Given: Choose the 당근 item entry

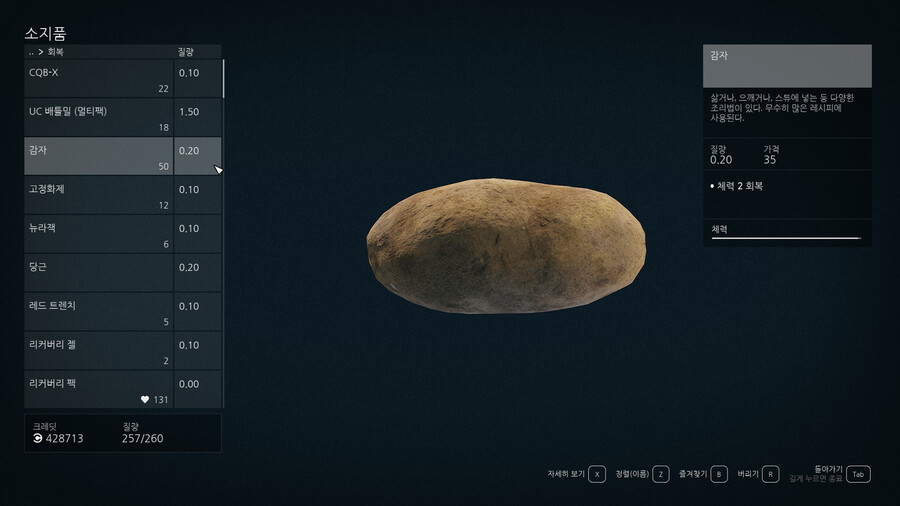Looking at the screenshot, I should point(98,273).
